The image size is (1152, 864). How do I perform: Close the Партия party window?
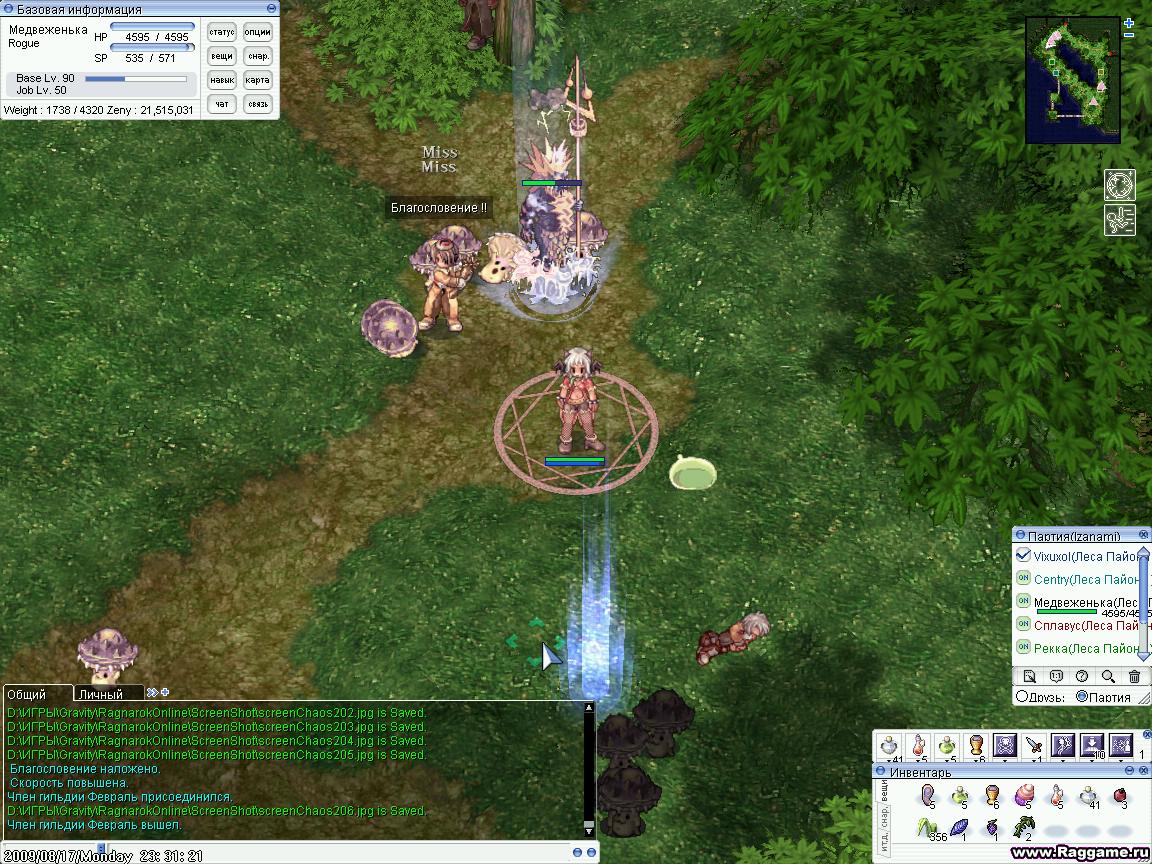click(x=1144, y=535)
